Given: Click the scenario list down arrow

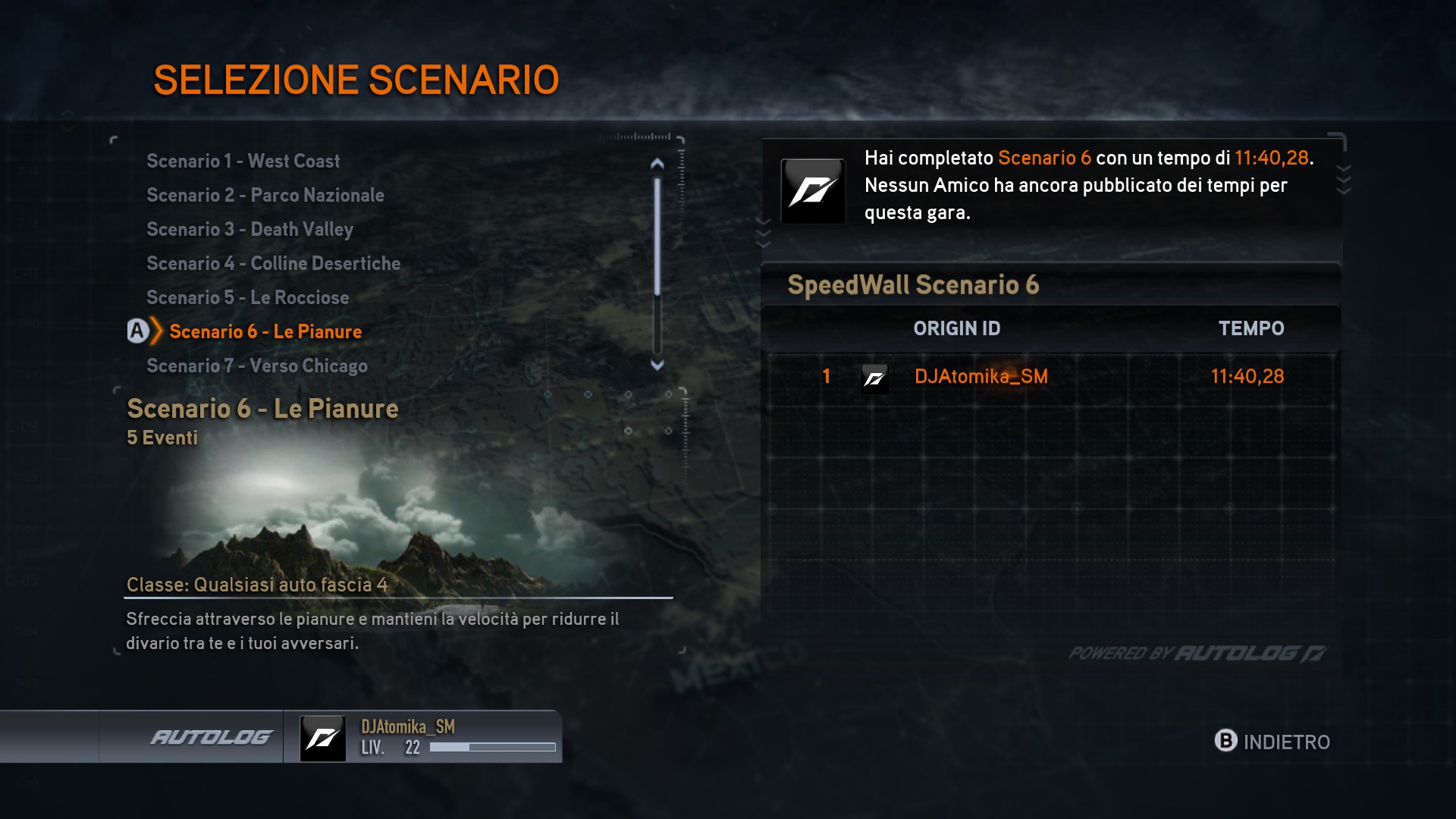Looking at the screenshot, I should tap(657, 365).
